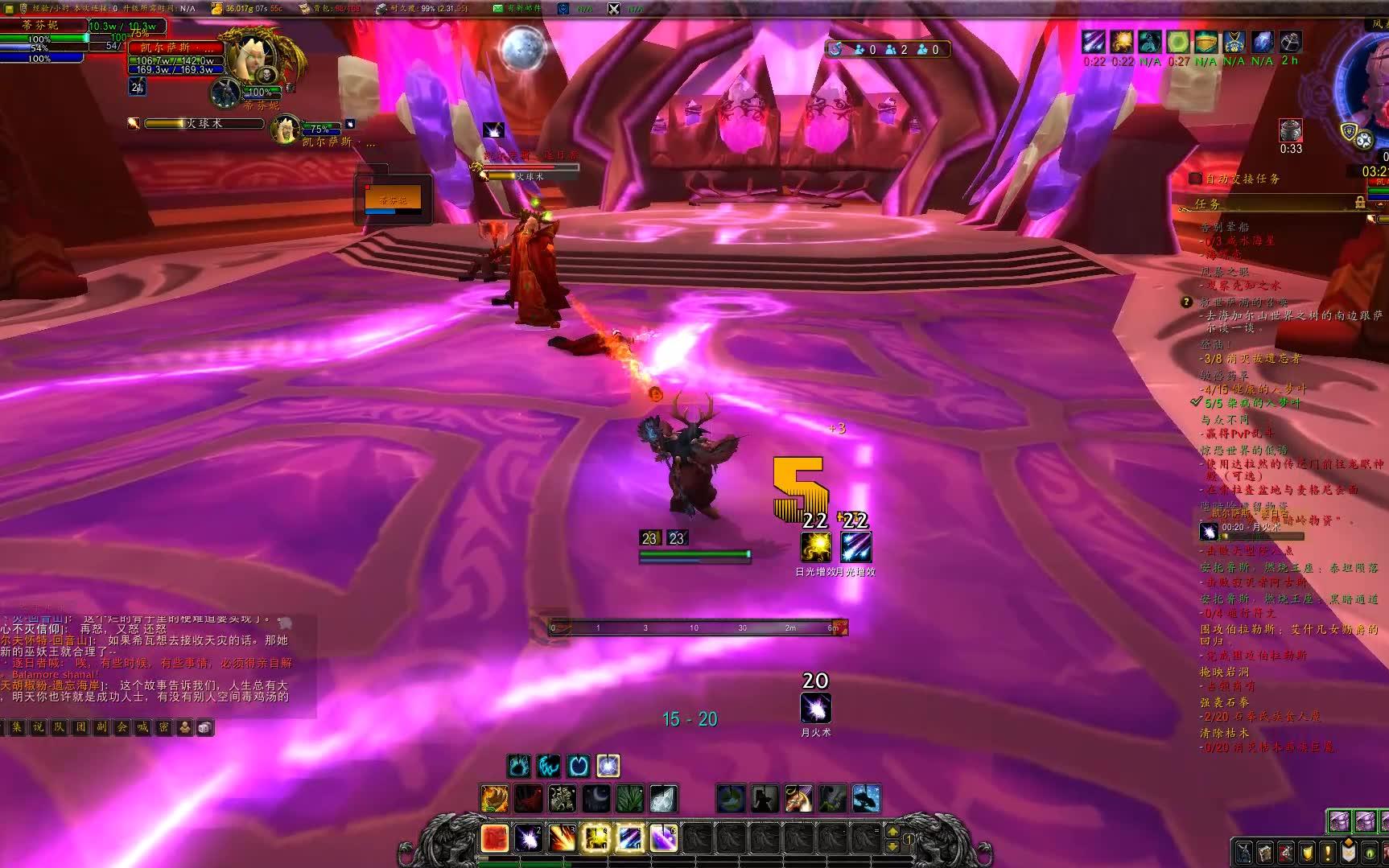Switch to the blue cat form stance
Viewport: 1389px width, 868px height.
tap(549, 766)
